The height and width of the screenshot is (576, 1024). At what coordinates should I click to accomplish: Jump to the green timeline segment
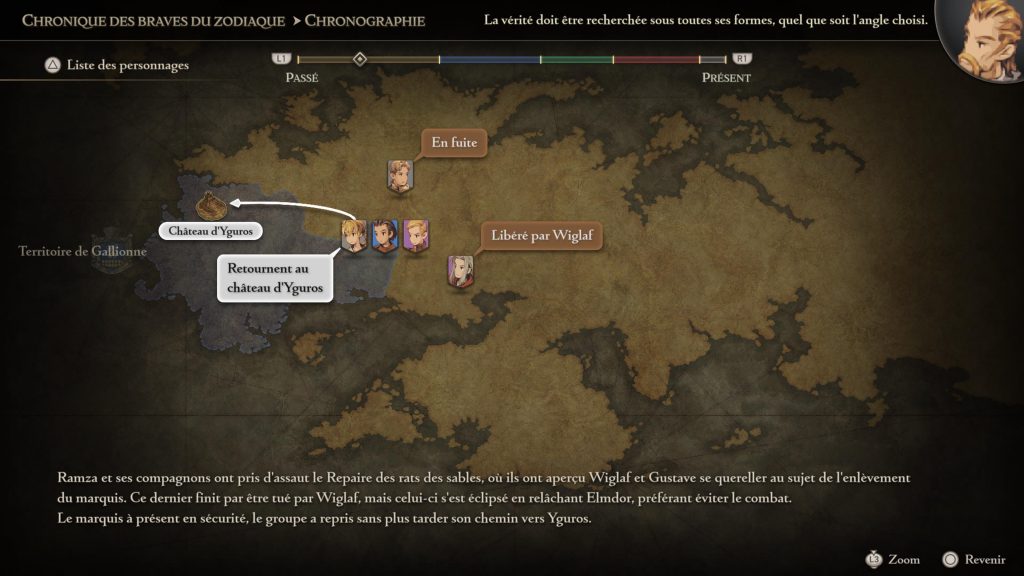(x=577, y=60)
